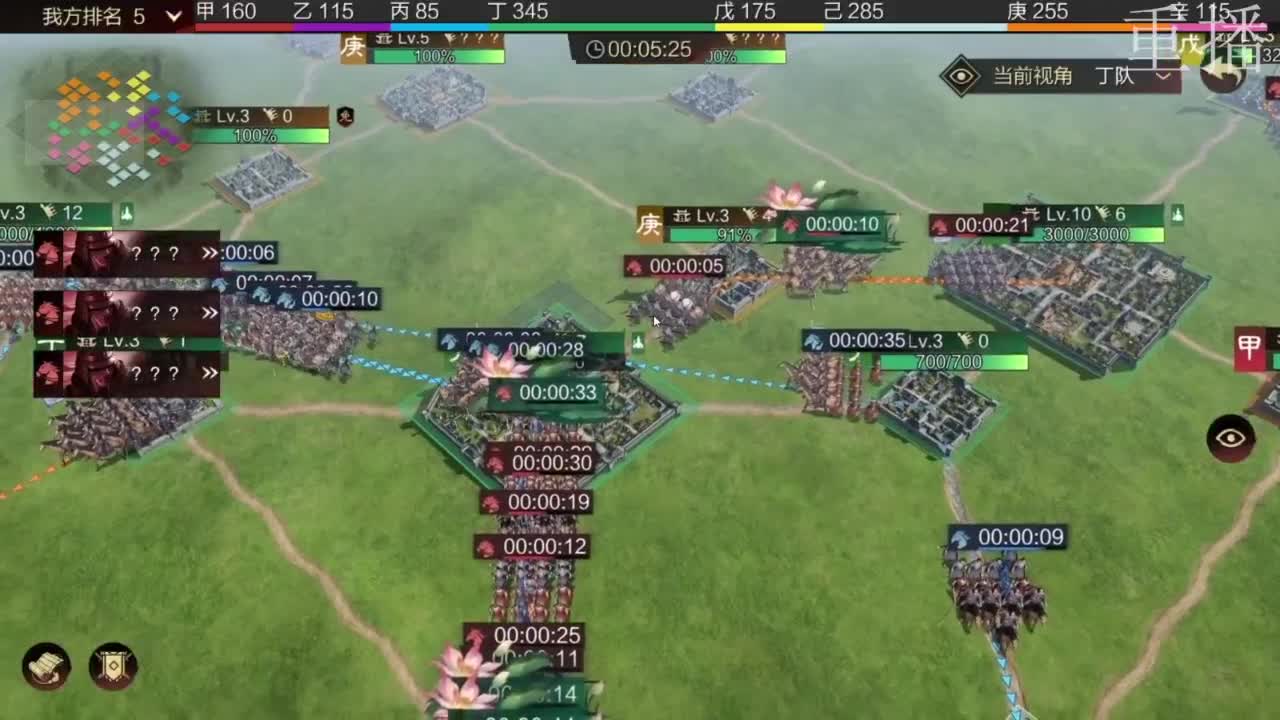Viewport: 1280px width, 720px height.
Task: Expand the second ??? army entry with double arrows
Action: [x=211, y=313]
